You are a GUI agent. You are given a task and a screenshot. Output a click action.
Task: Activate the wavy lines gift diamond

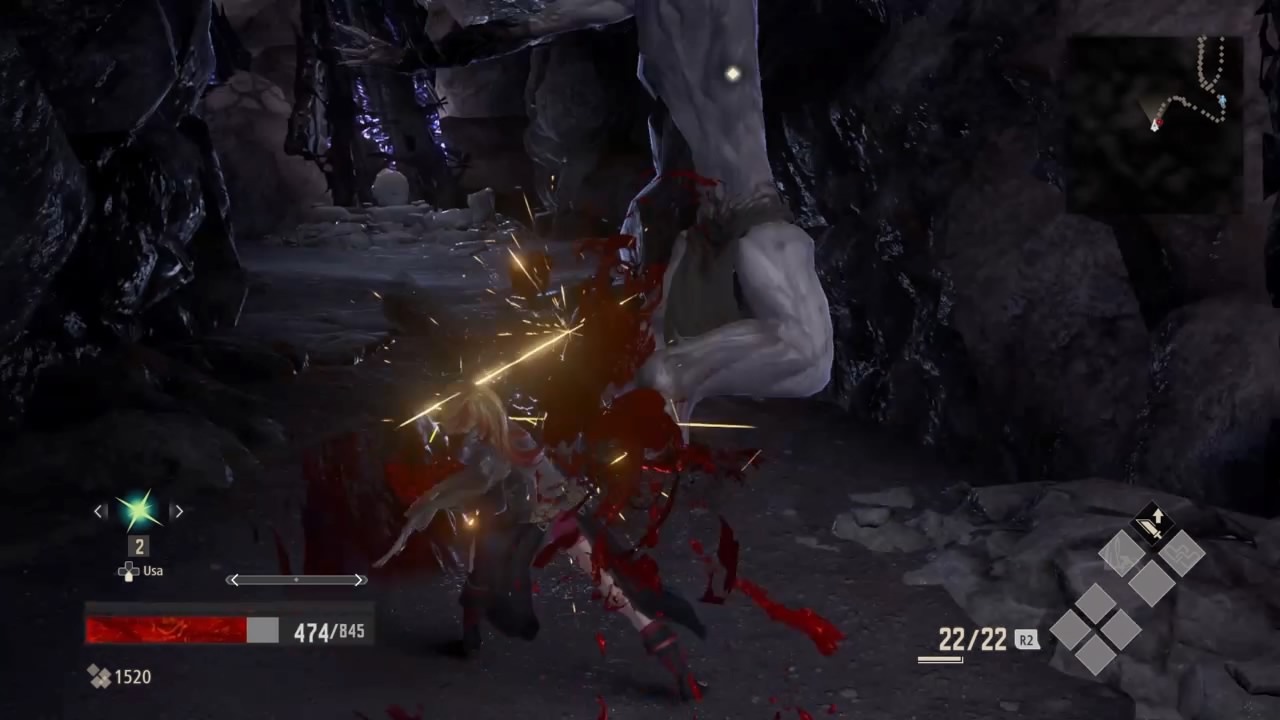coord(1182,553)
